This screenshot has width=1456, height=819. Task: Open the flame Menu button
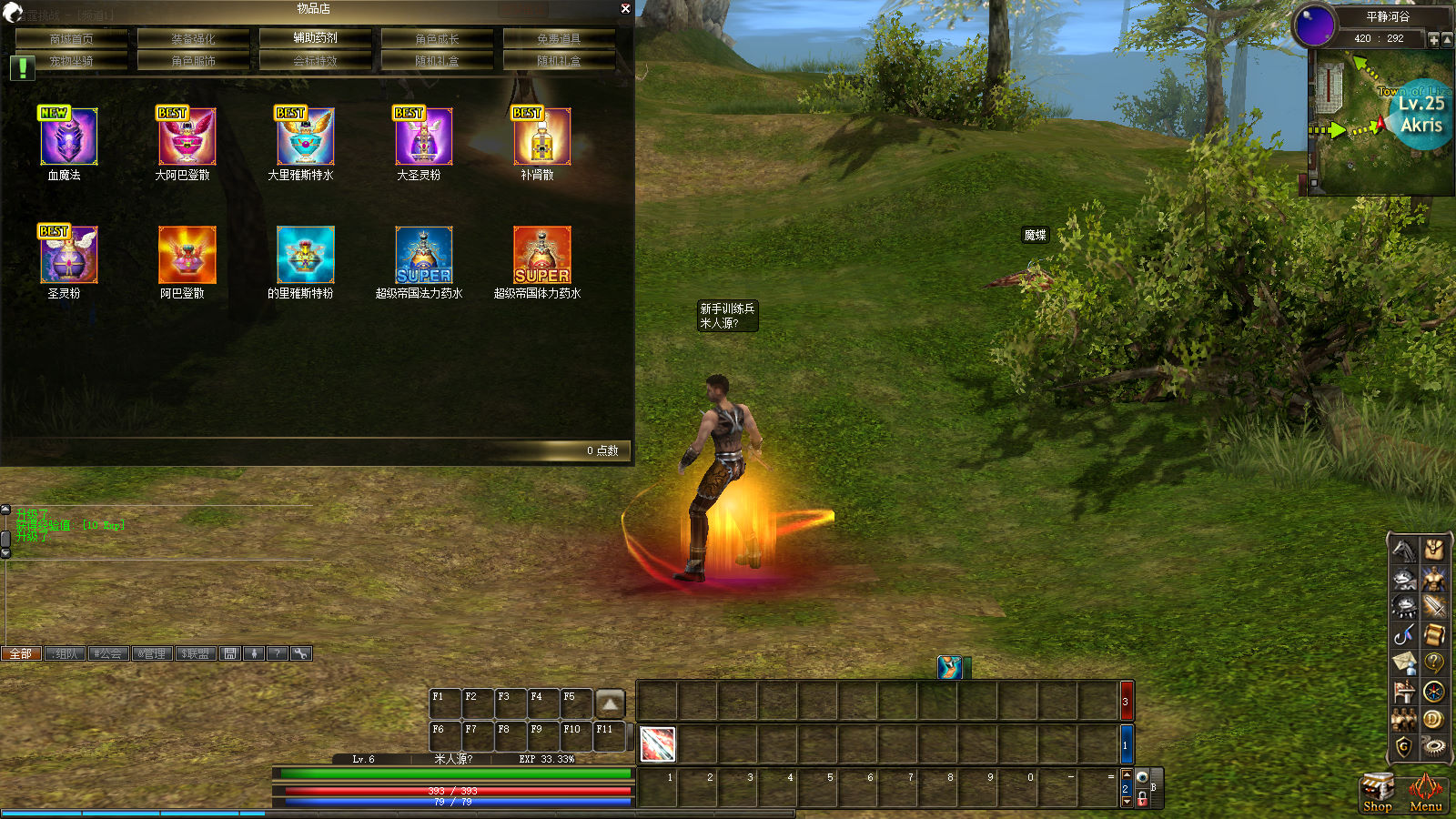point(1425,792)
